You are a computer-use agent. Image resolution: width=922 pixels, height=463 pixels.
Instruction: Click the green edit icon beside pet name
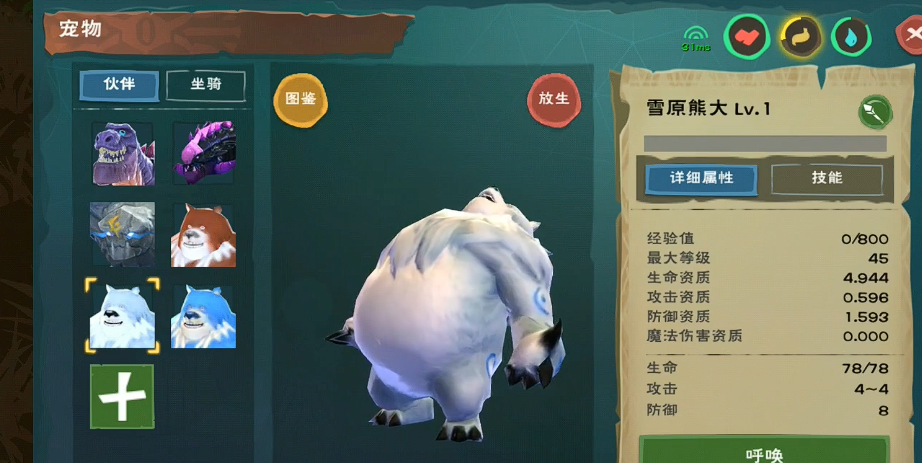click(874, 111)
